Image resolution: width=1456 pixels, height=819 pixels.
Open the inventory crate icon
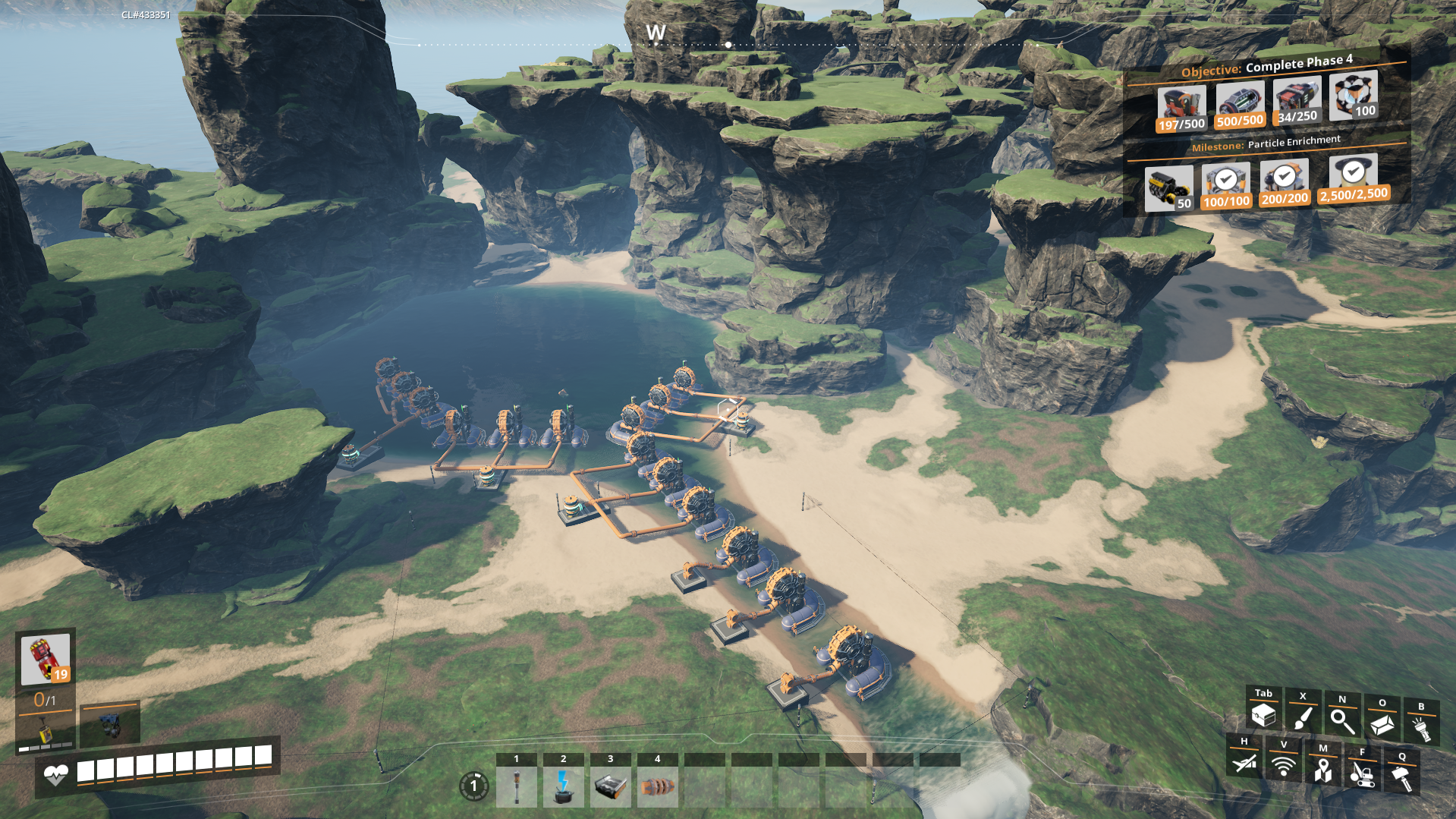pyautogui.click(x=1263, y=715)
